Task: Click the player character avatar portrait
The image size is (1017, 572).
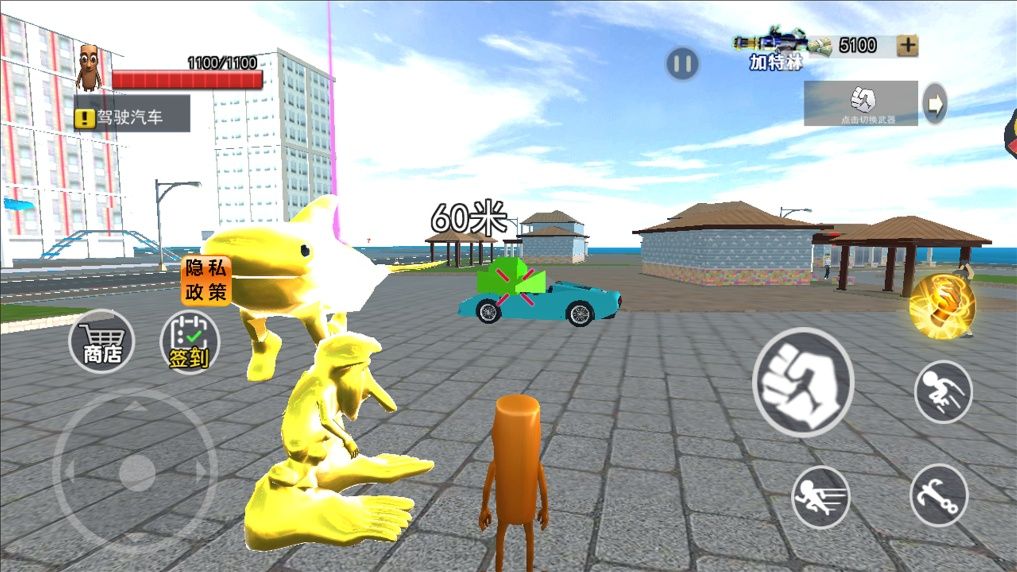Action: (x=90, y=68)
